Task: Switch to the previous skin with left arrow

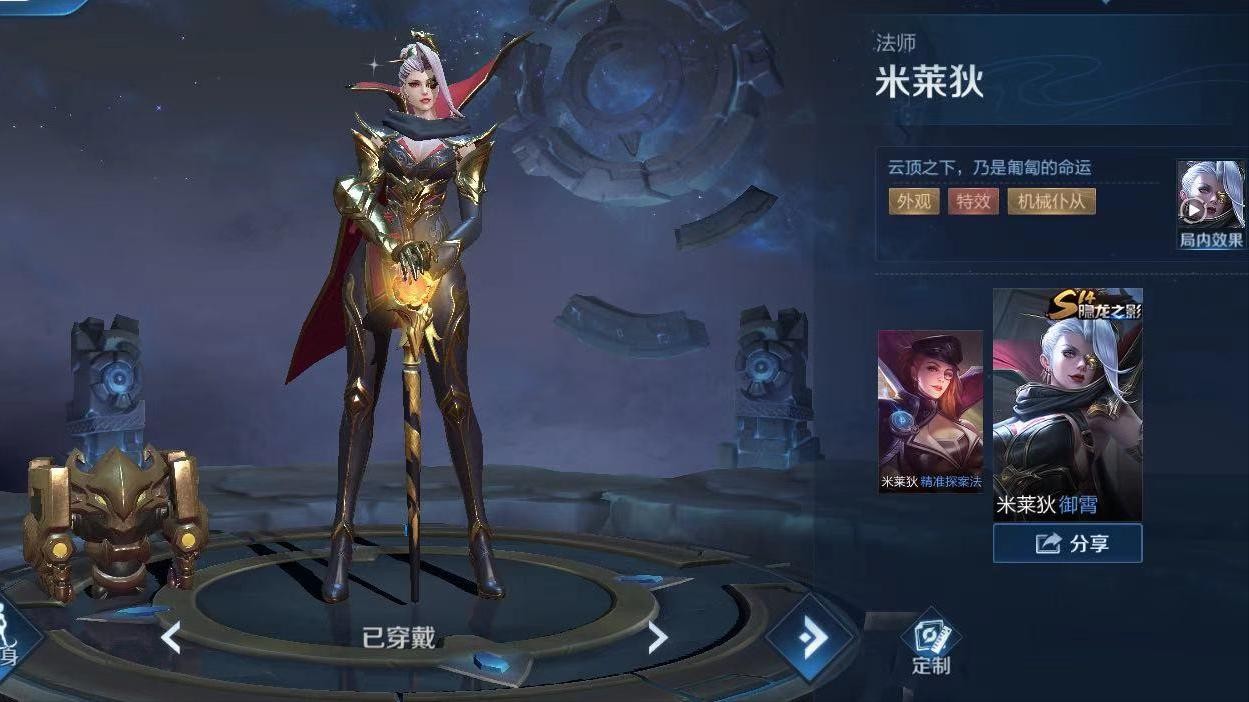Action: click(171, 637)
